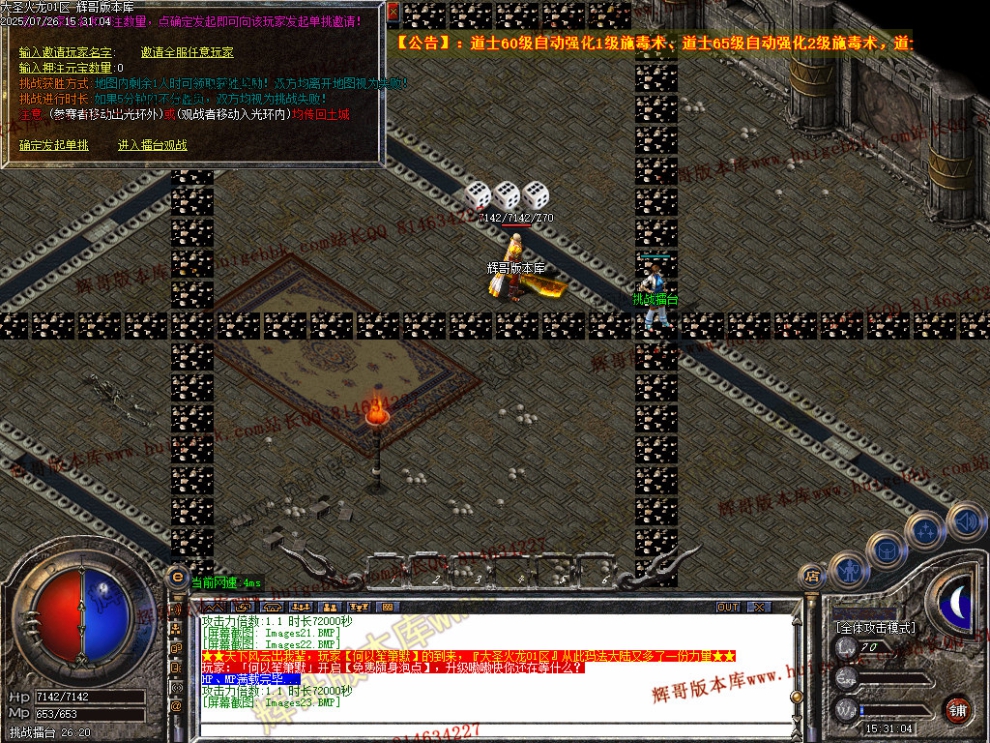Select the wager ingot amount input link

[x=67, y=68]
